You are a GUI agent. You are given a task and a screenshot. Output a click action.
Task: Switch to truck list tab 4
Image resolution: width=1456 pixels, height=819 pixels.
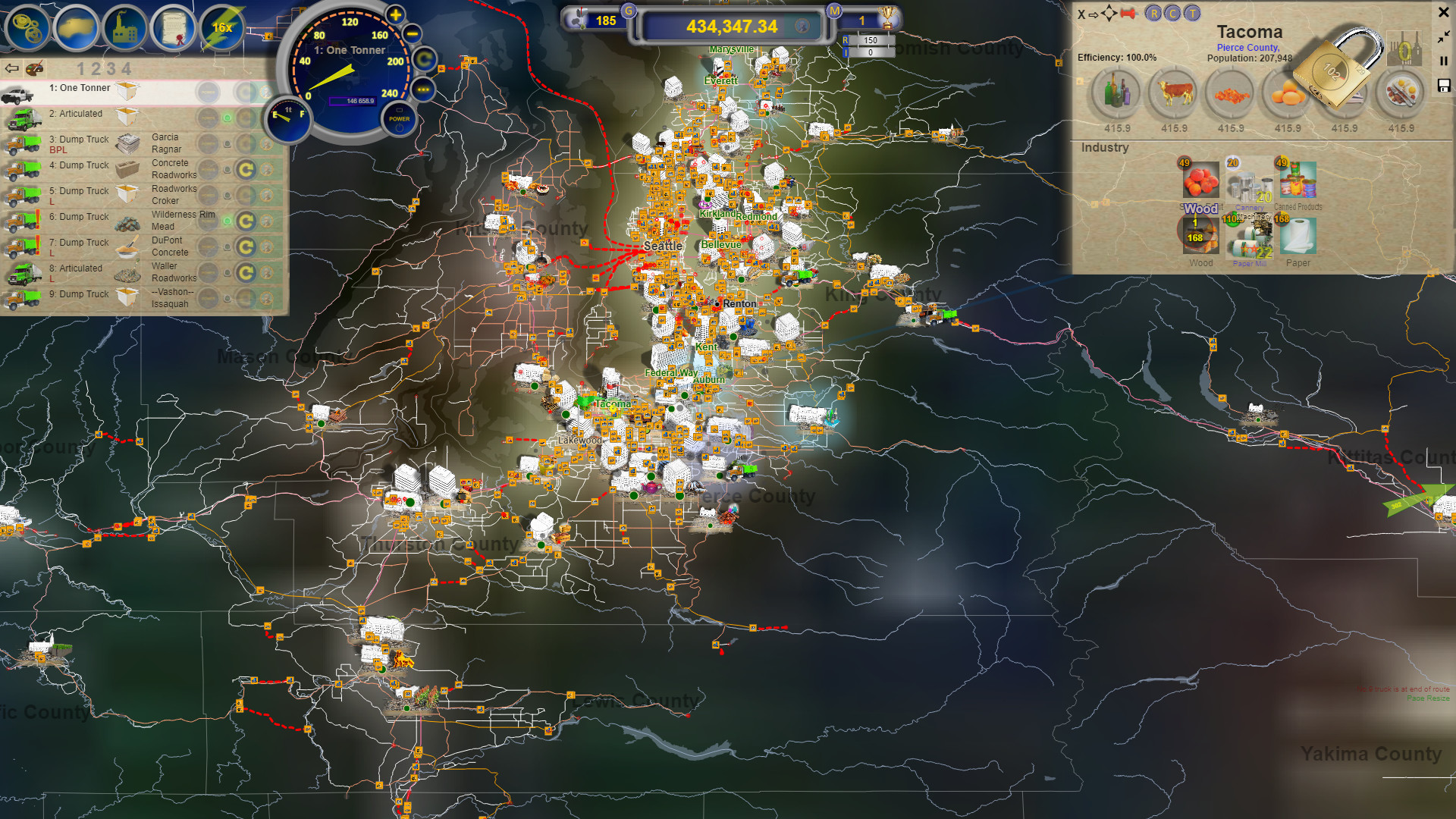click(126, 69)
